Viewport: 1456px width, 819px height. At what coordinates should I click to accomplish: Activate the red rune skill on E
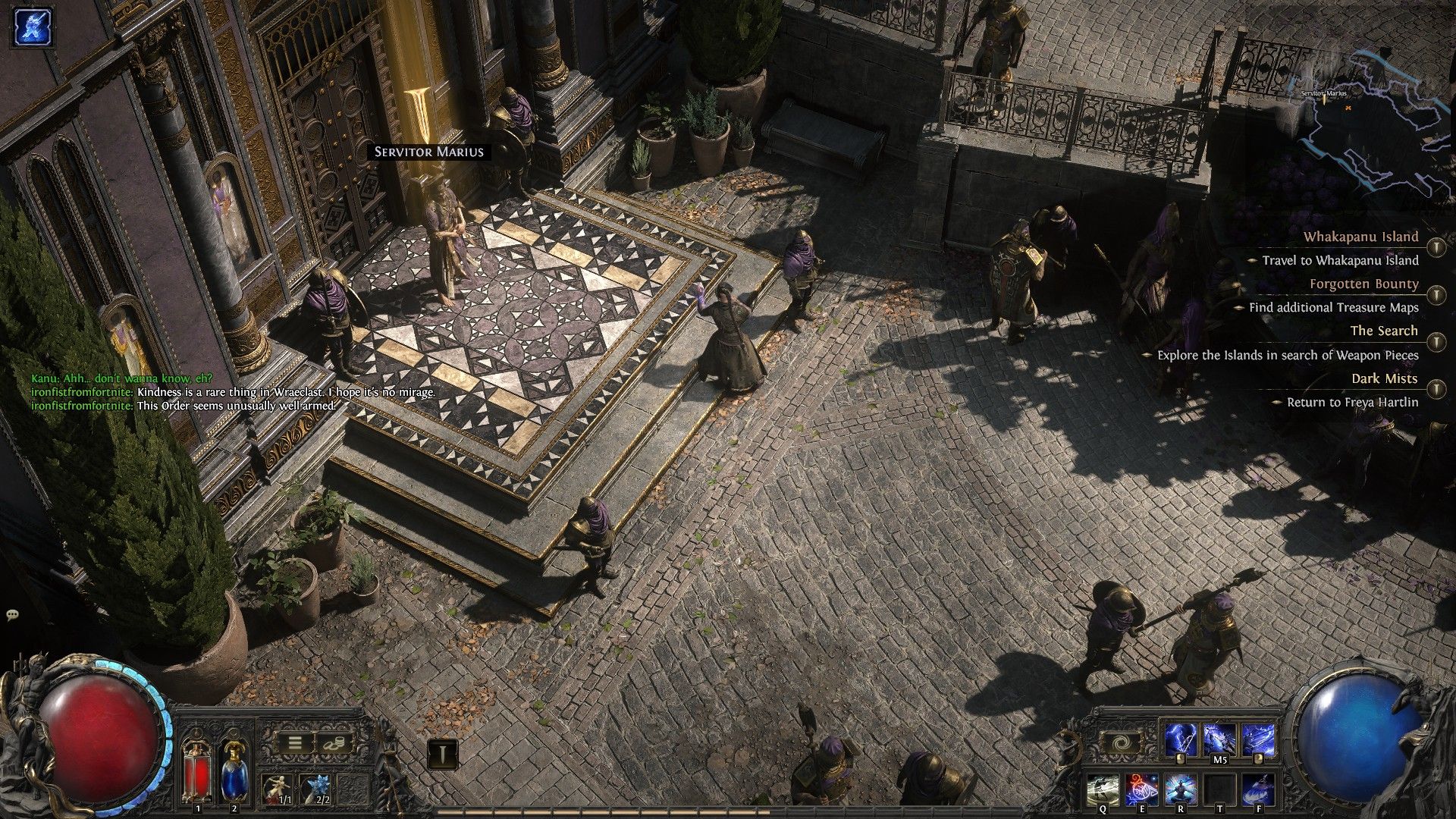(1141, 789)
